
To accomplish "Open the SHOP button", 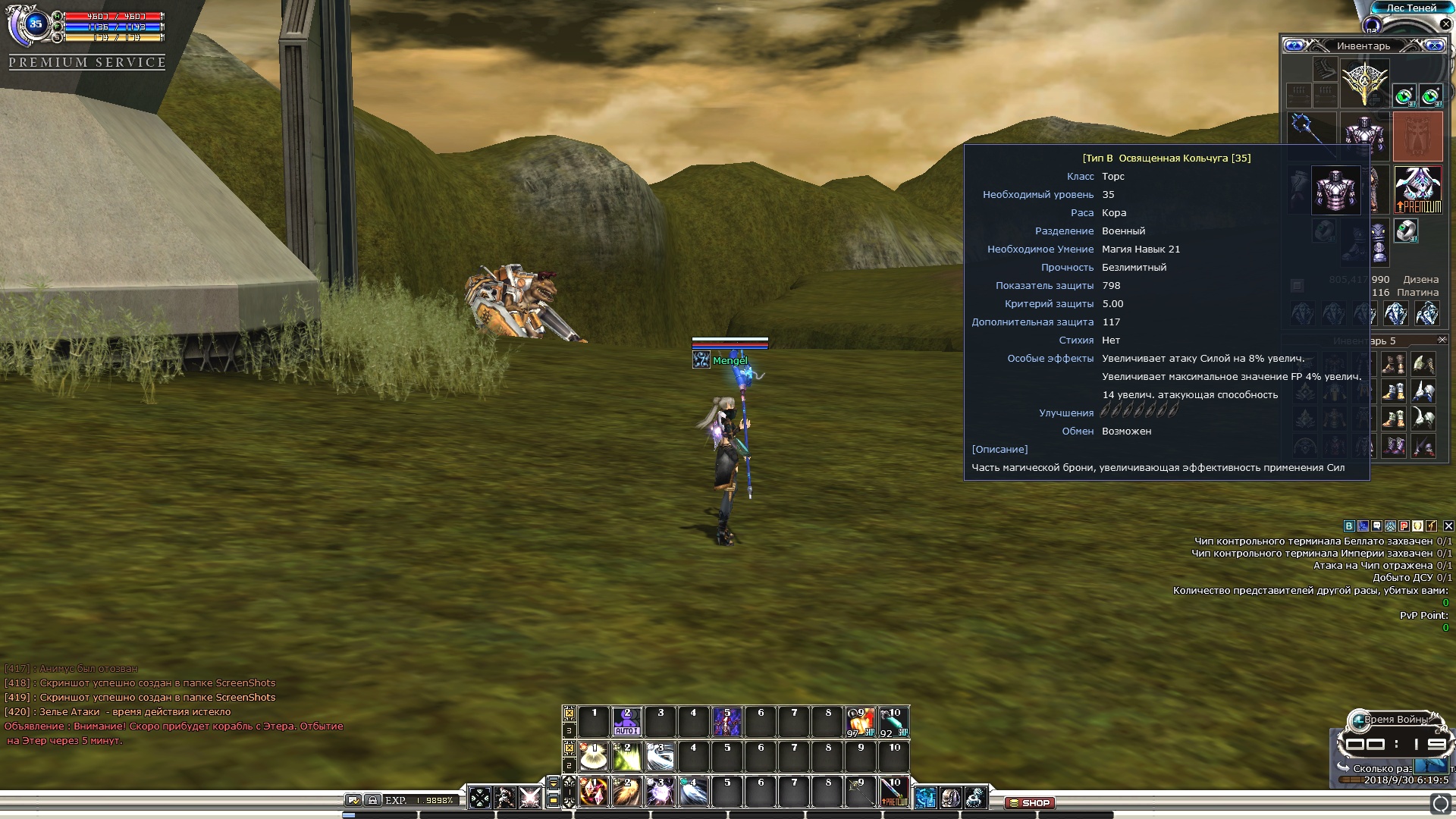I will (x=1030, y=802).
